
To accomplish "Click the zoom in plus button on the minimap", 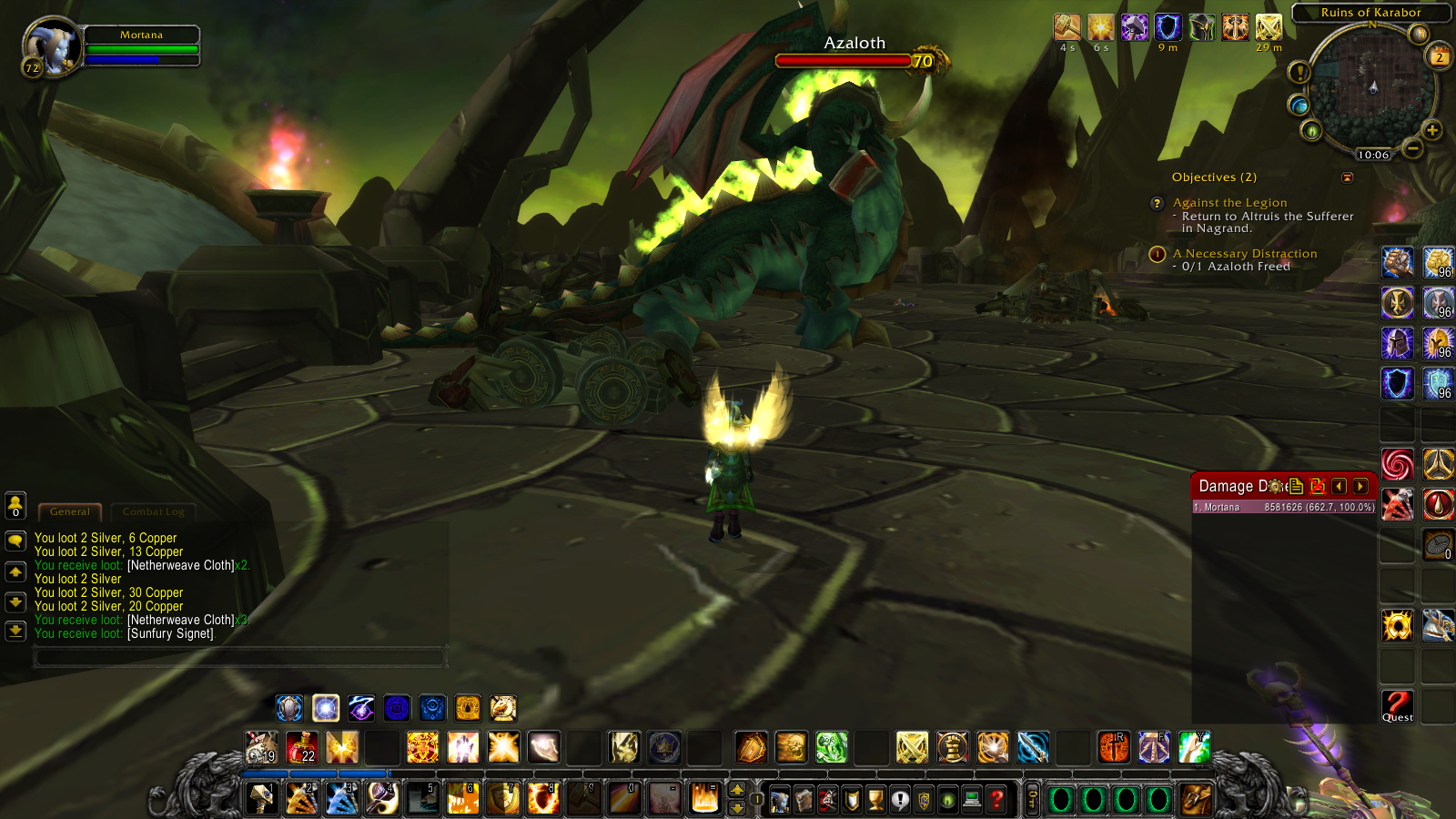I will (1431, 131).
